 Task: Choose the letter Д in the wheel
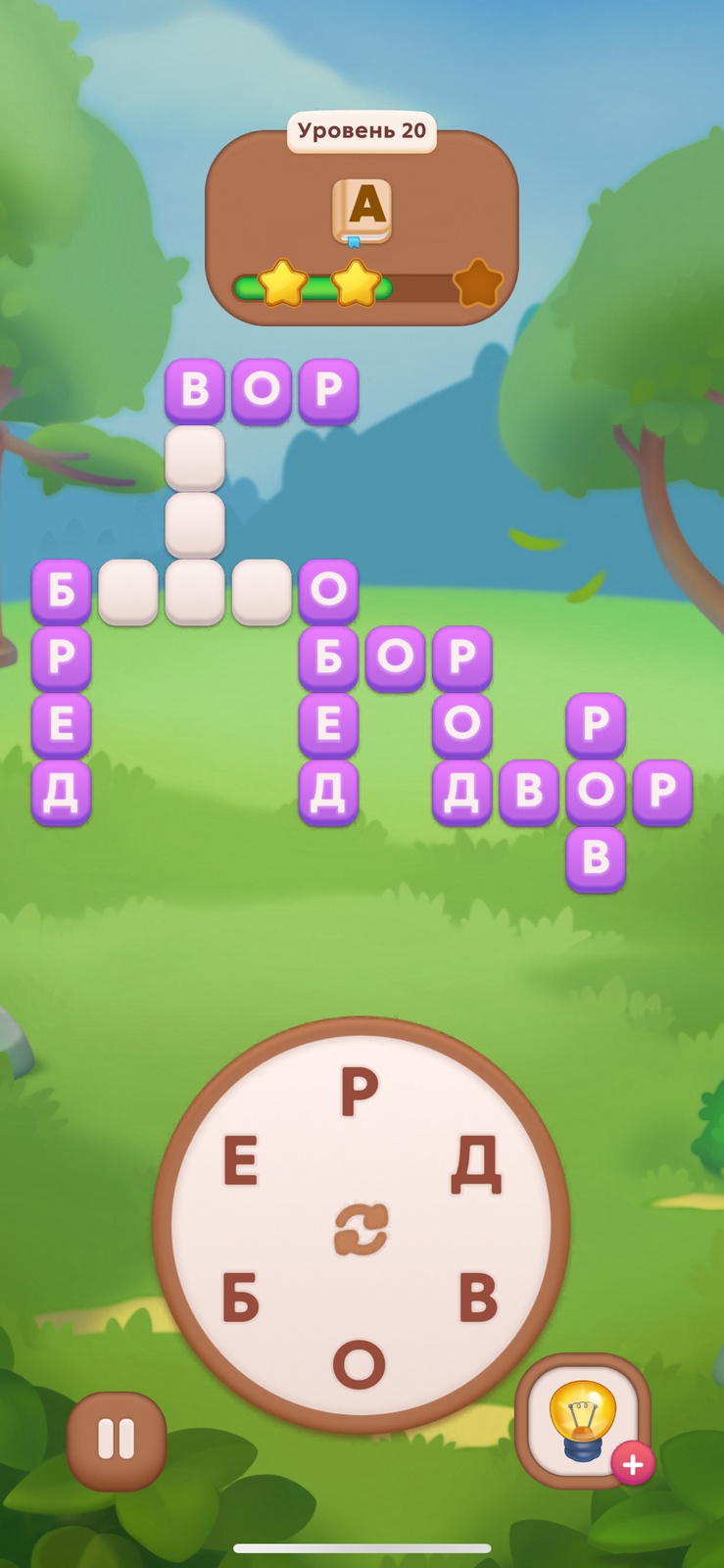tap(477, 1164)
